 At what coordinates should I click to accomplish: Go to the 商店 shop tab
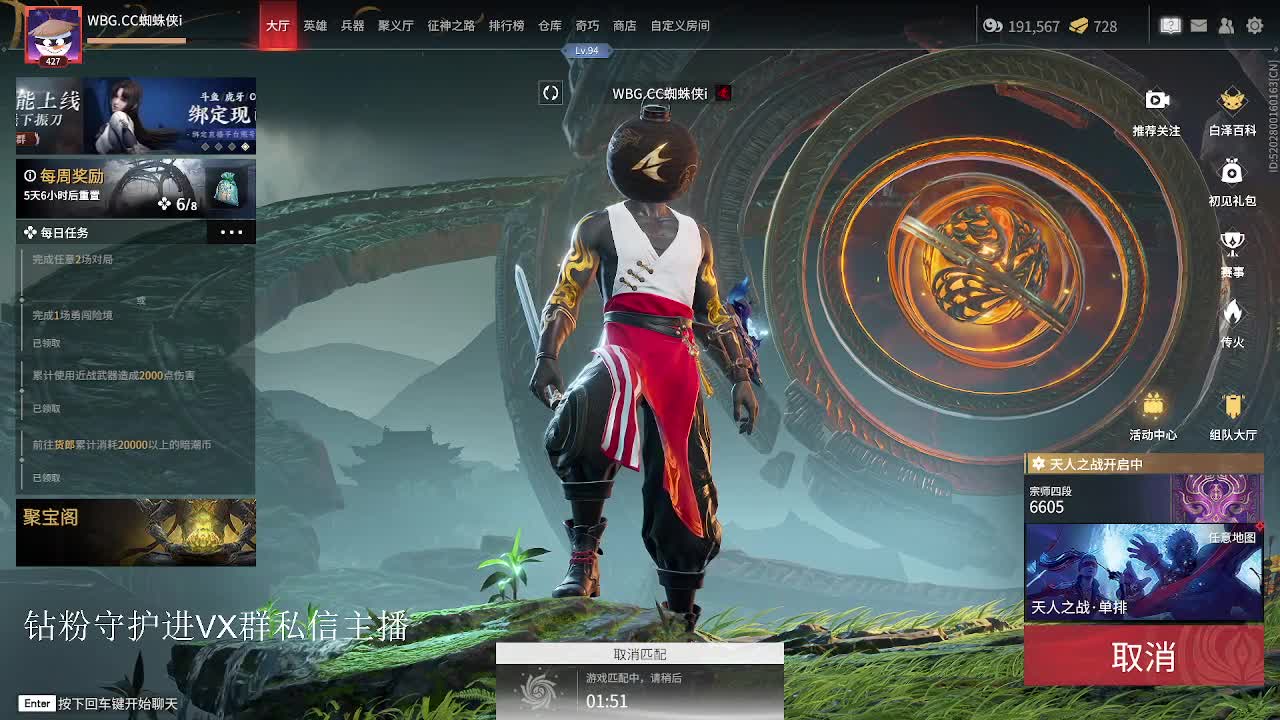625,26
